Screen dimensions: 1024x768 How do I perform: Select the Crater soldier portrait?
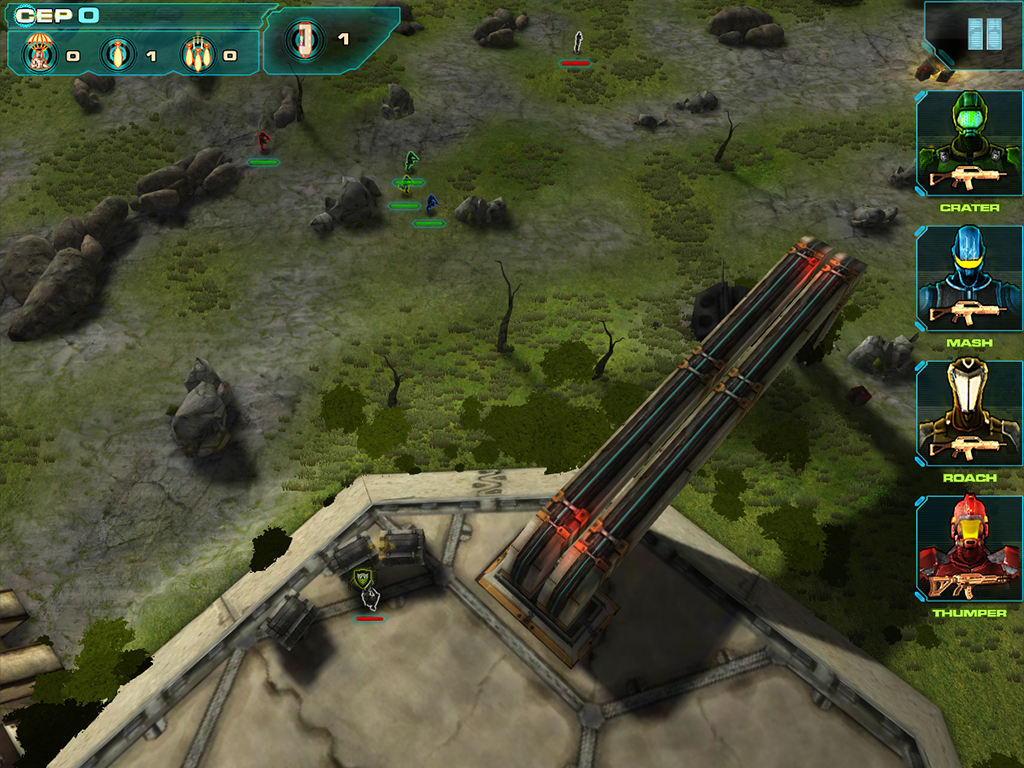pyautogui.click(x=969, y=144)
